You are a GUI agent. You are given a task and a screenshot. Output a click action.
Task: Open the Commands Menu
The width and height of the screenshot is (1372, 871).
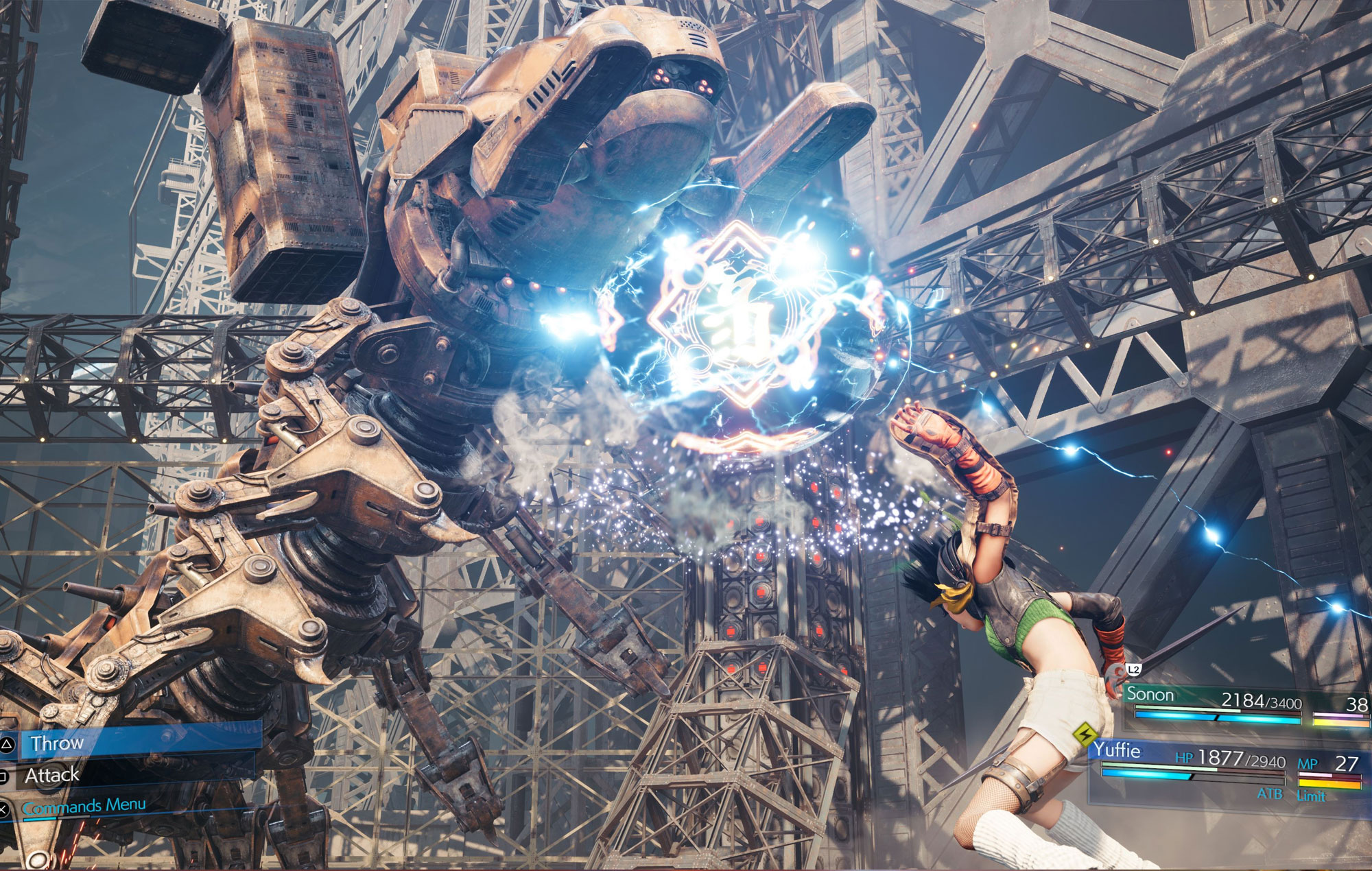tap(84, 806)
